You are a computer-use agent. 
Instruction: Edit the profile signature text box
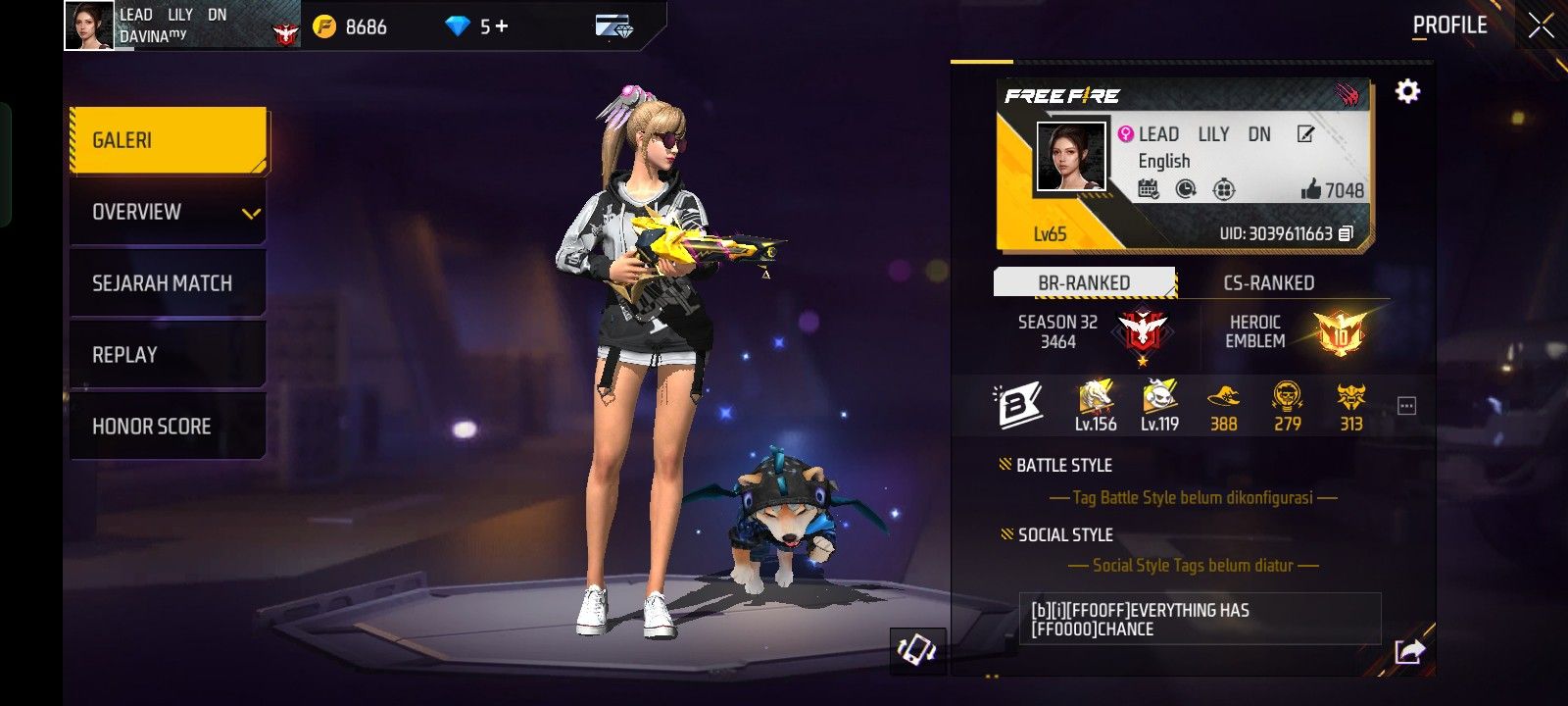tap(1199, 619)
